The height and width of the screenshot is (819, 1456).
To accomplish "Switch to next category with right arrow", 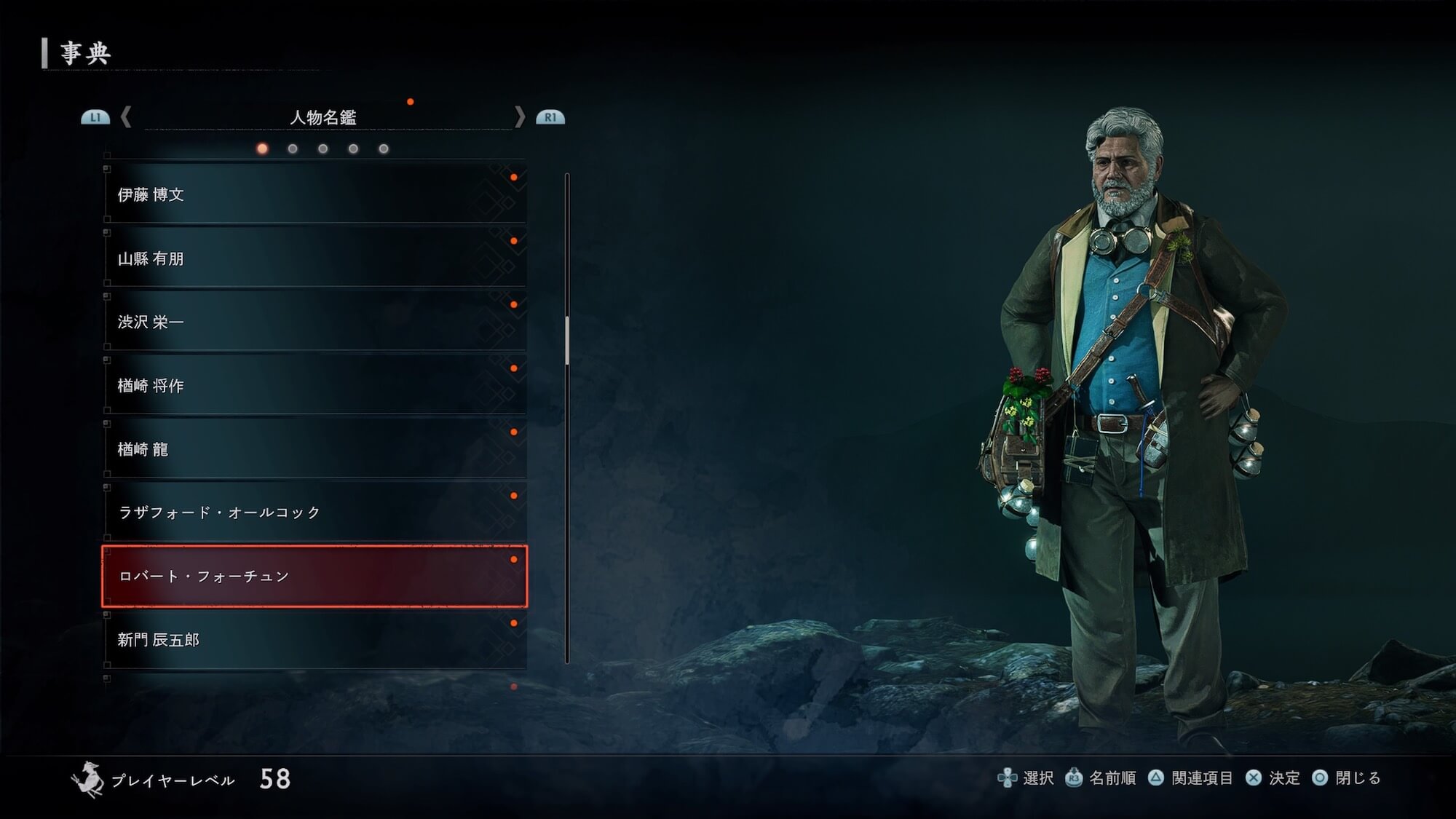I will click(519, 117).
